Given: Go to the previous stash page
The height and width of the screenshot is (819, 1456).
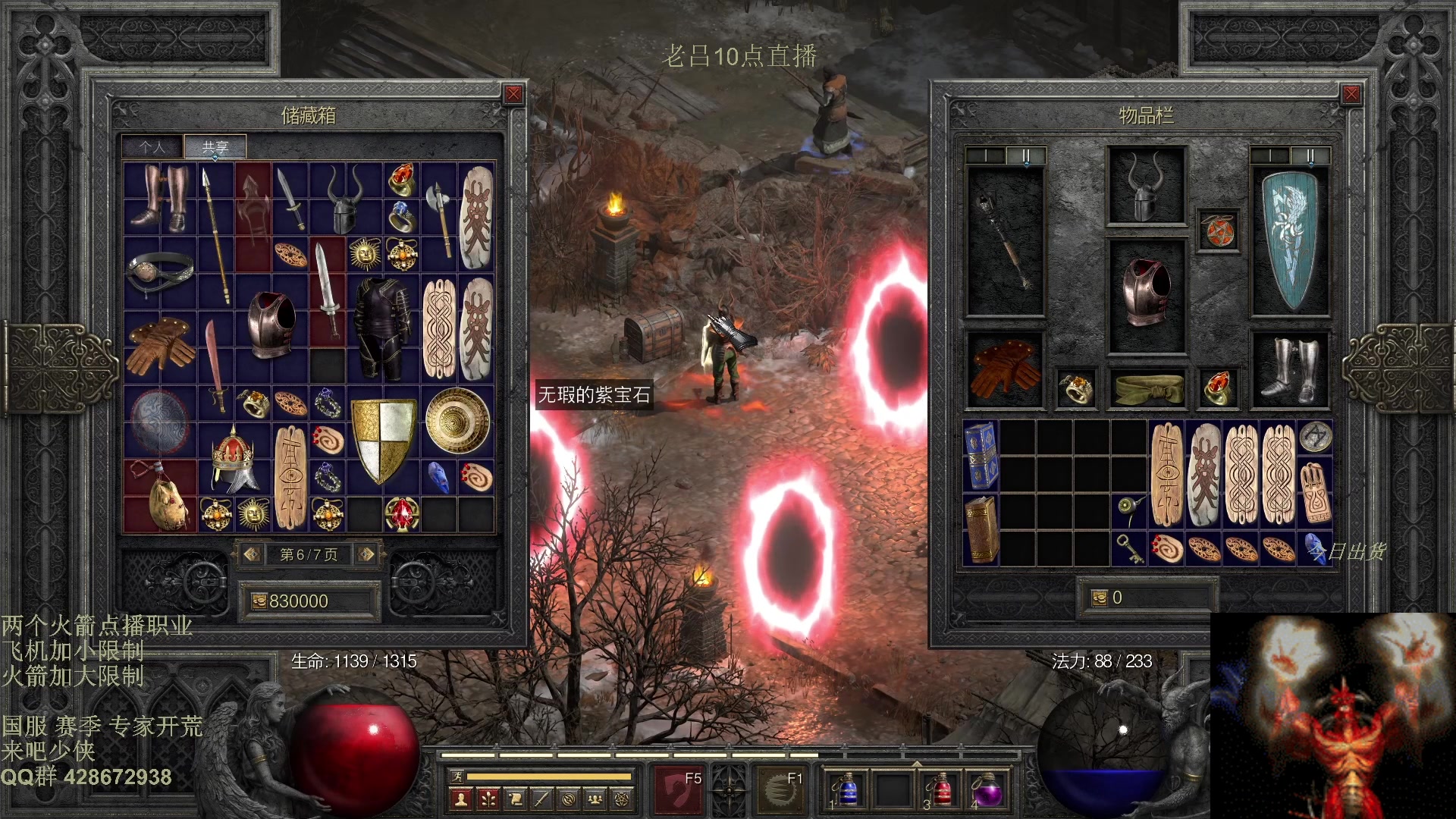Looking at the screenshot, I should pos(252,554).
